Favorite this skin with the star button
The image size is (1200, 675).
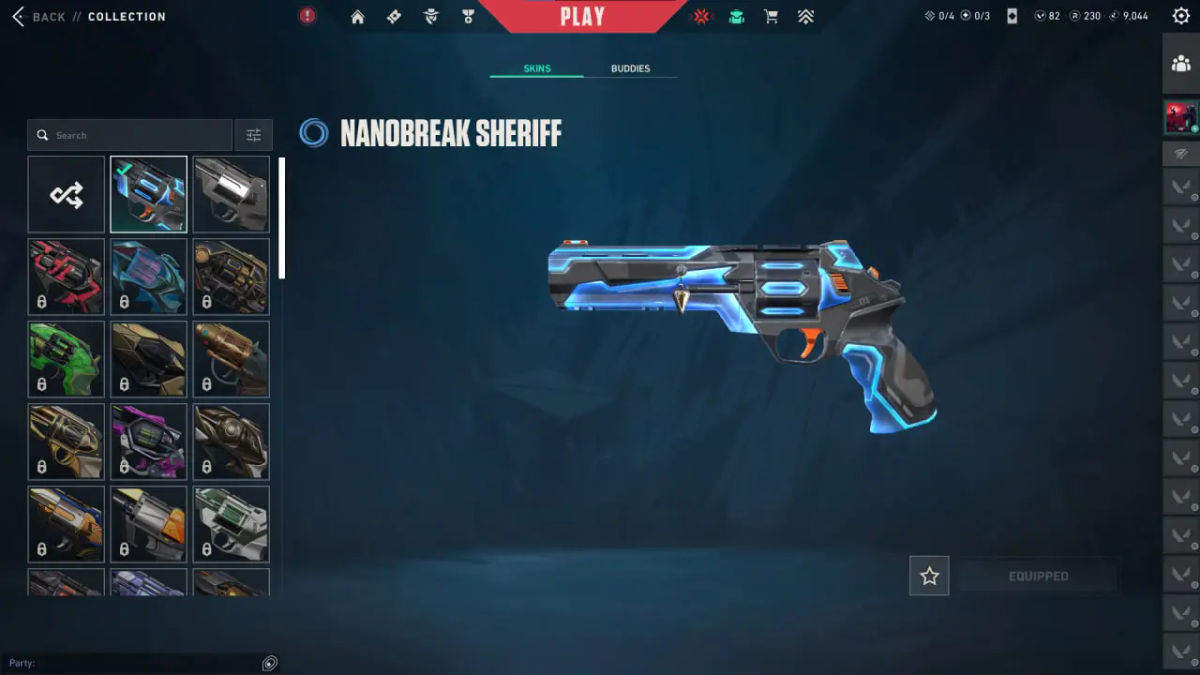(x=929, y=576)
